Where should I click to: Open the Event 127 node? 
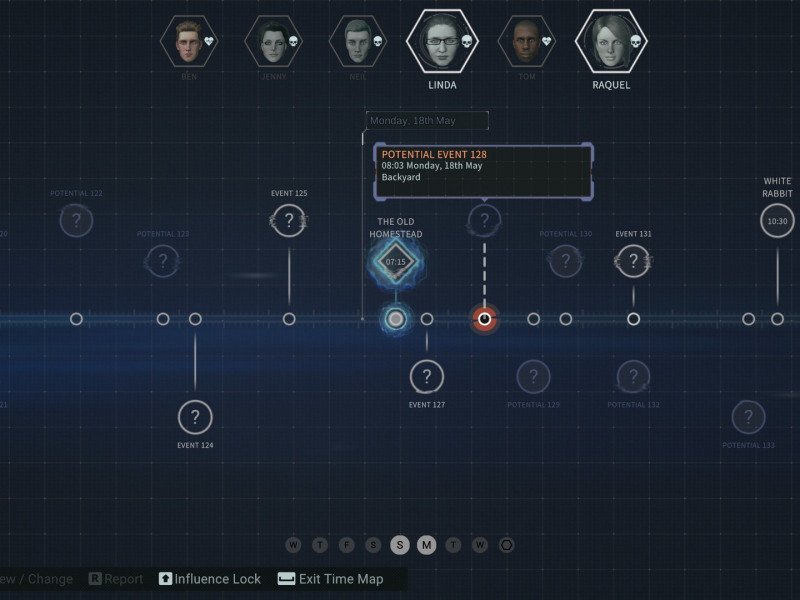coord(427,377)
